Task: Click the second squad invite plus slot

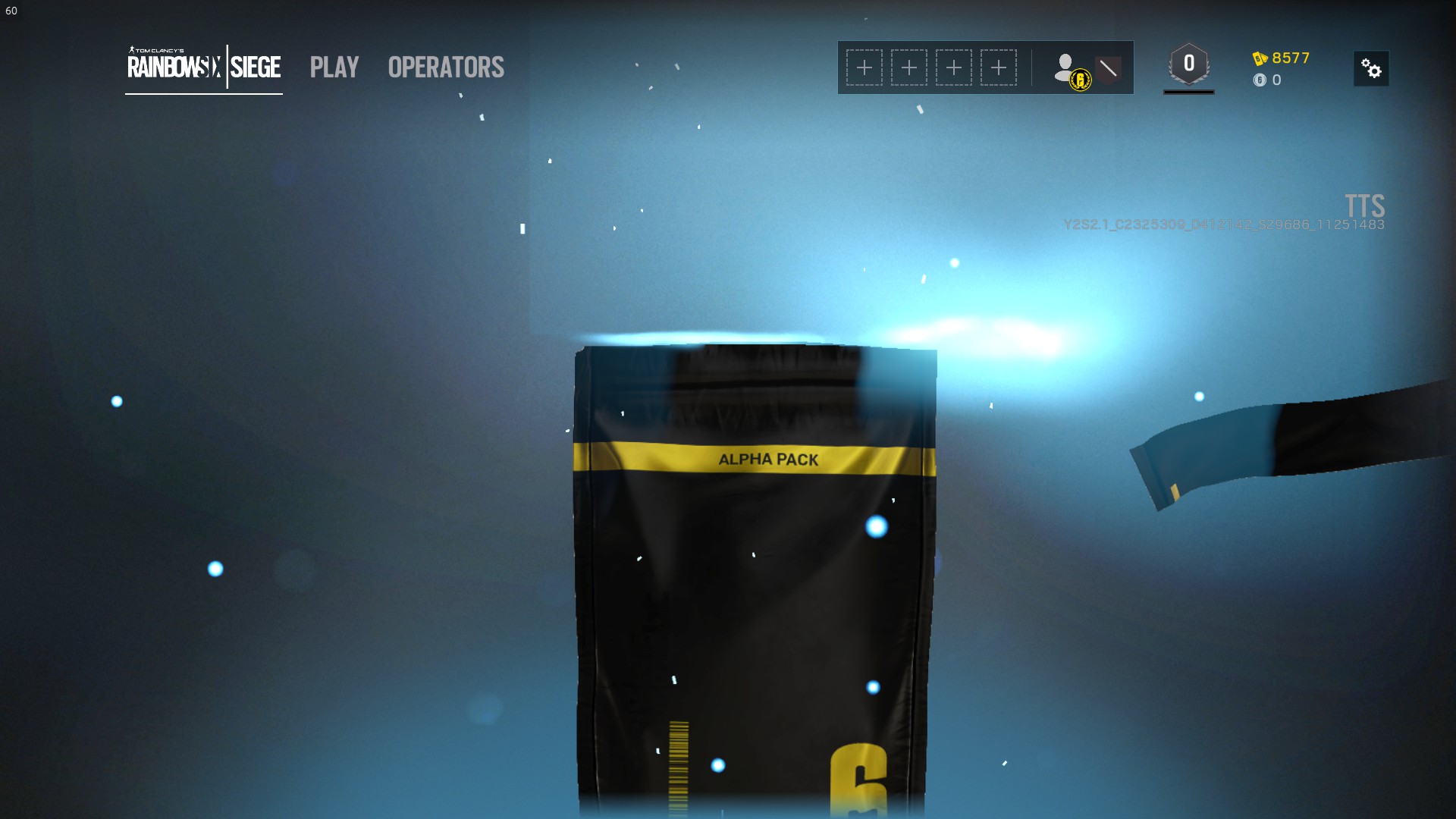Action: [908, 67]
